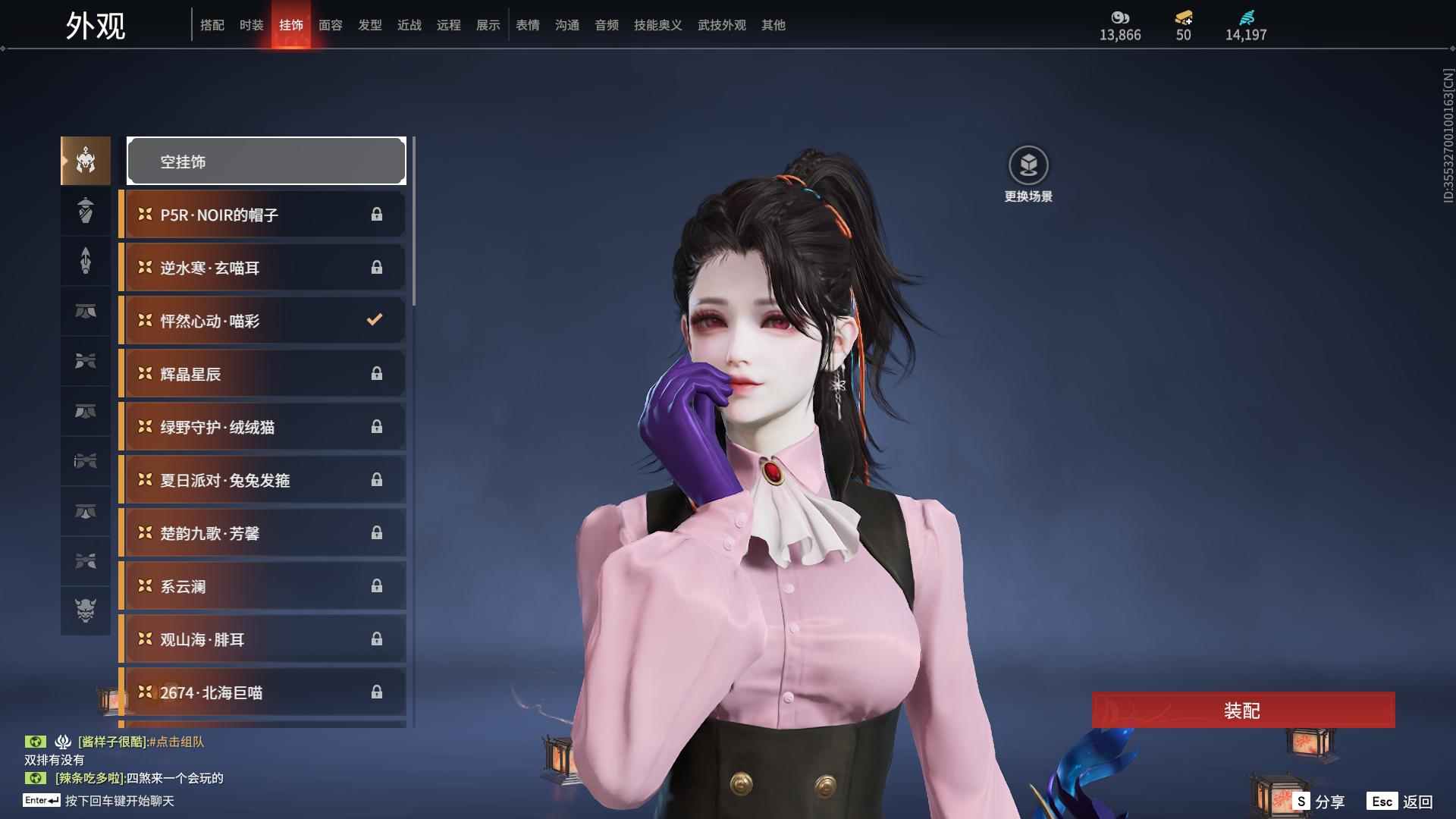1456x819 pixels.
Task: Click the 更换场景 change scene button
Action: pos(1028,174)
